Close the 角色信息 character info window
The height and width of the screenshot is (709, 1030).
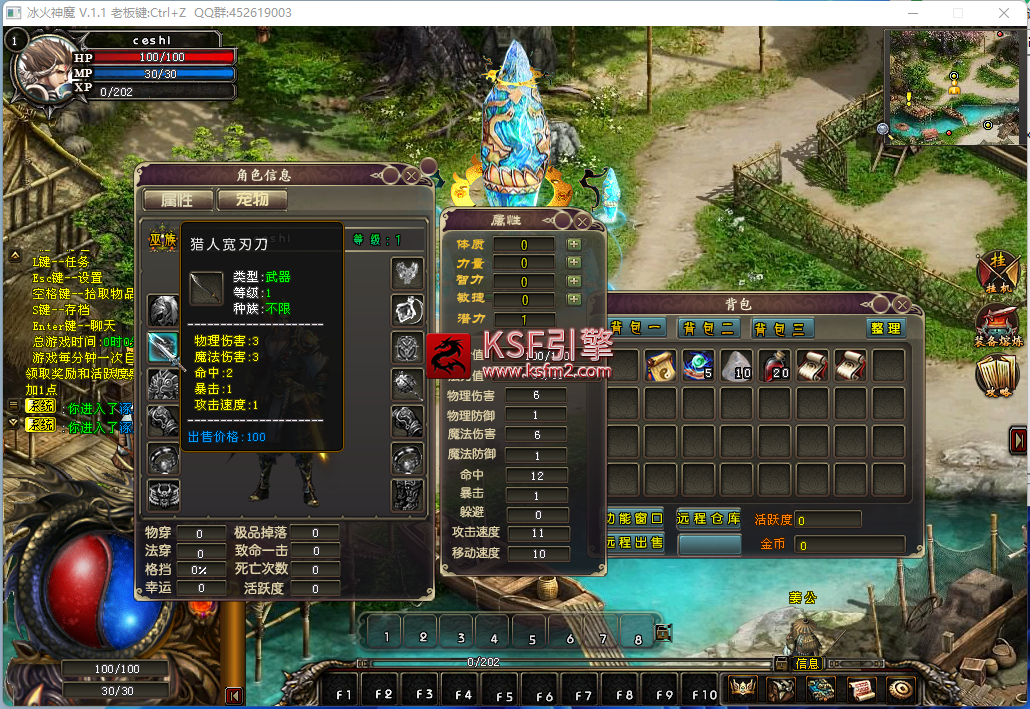411,175
